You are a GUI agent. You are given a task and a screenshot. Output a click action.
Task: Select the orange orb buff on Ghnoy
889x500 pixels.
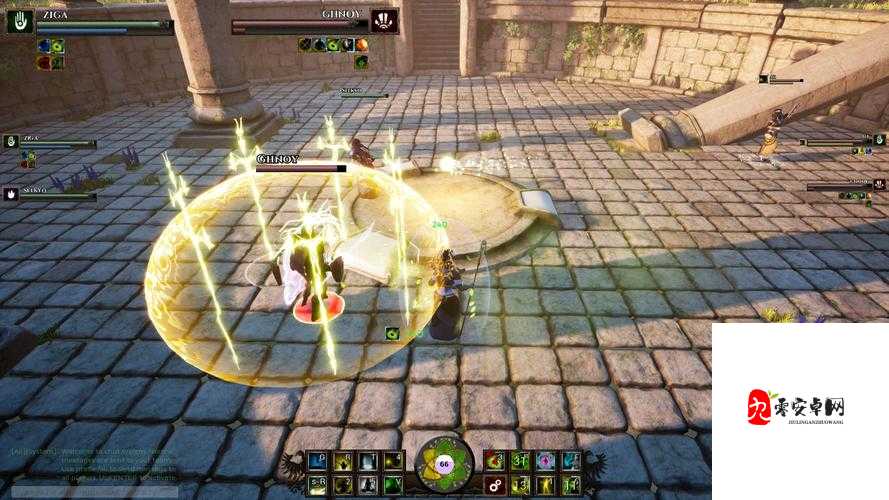(362, 44)
